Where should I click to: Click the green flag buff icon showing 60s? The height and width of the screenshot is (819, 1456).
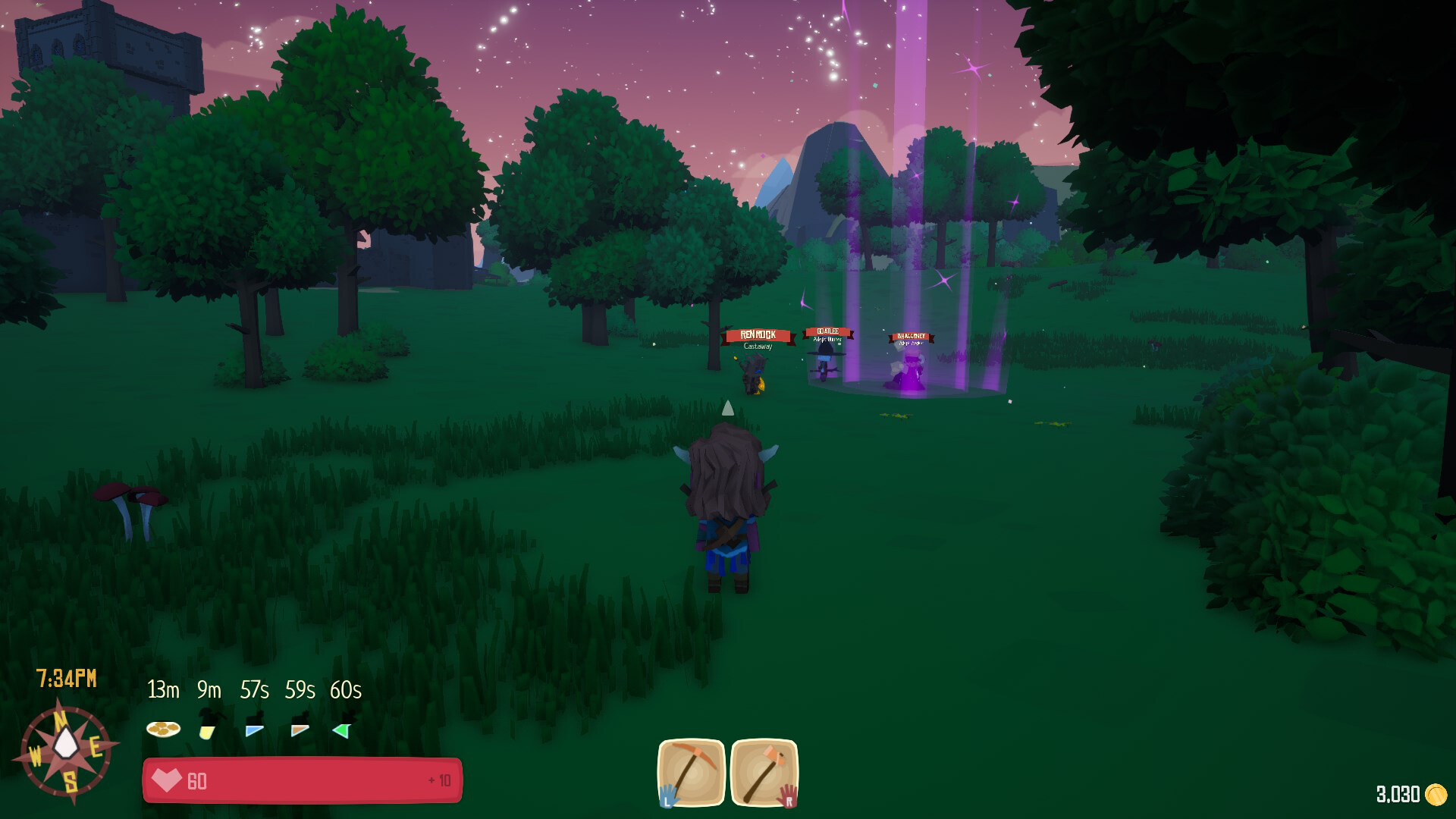tap(343, 729)
